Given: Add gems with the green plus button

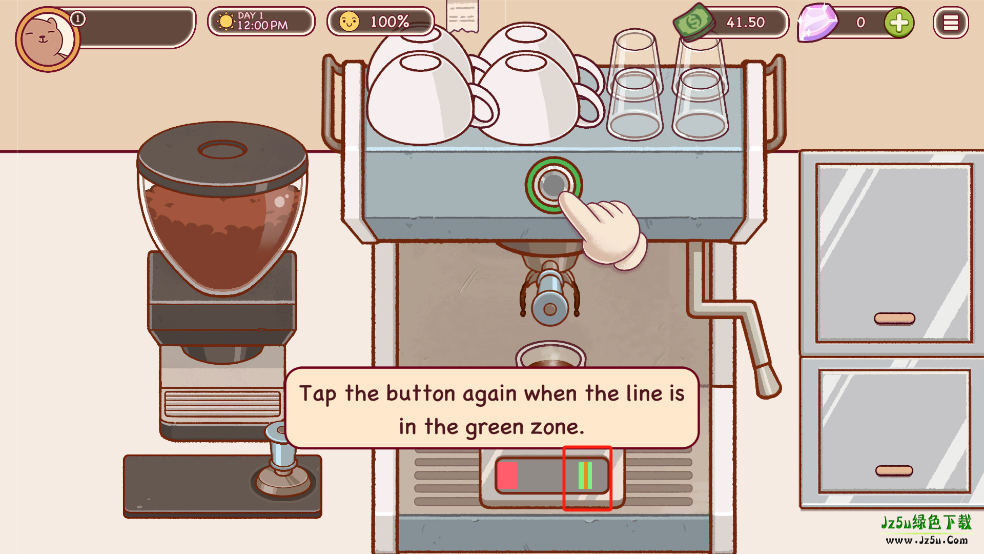Looking at the screenshot, I should [x=899, y=22].
